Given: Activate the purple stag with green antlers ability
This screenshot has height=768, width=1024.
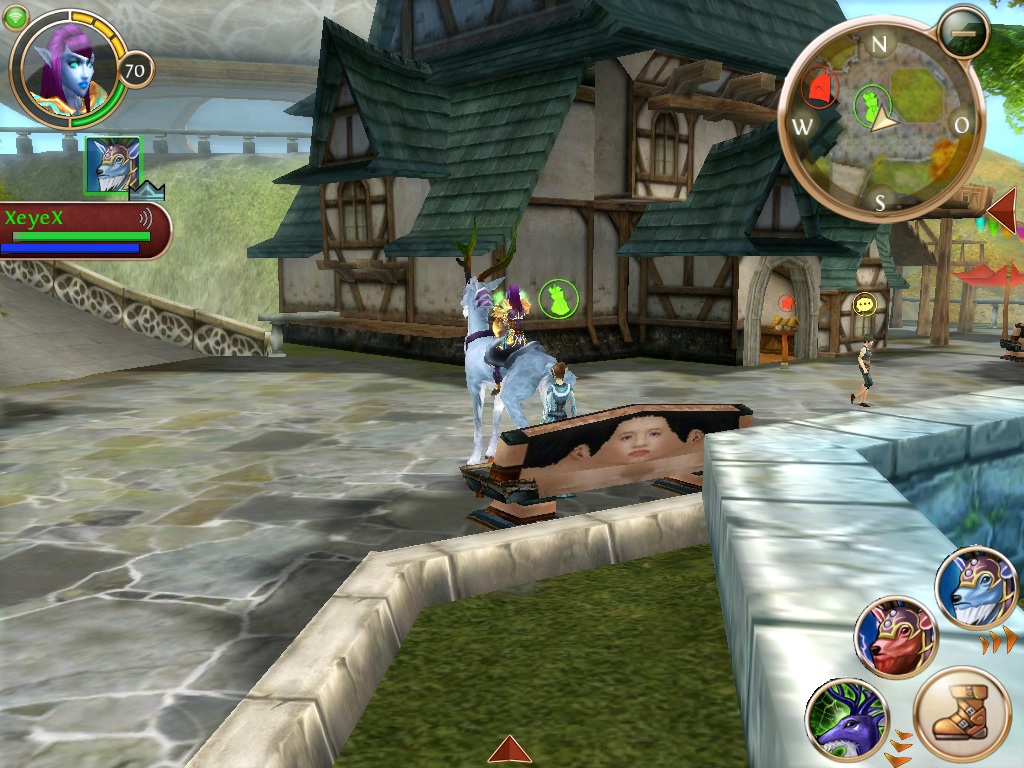Looking at the screenshot, I should 846,719.
